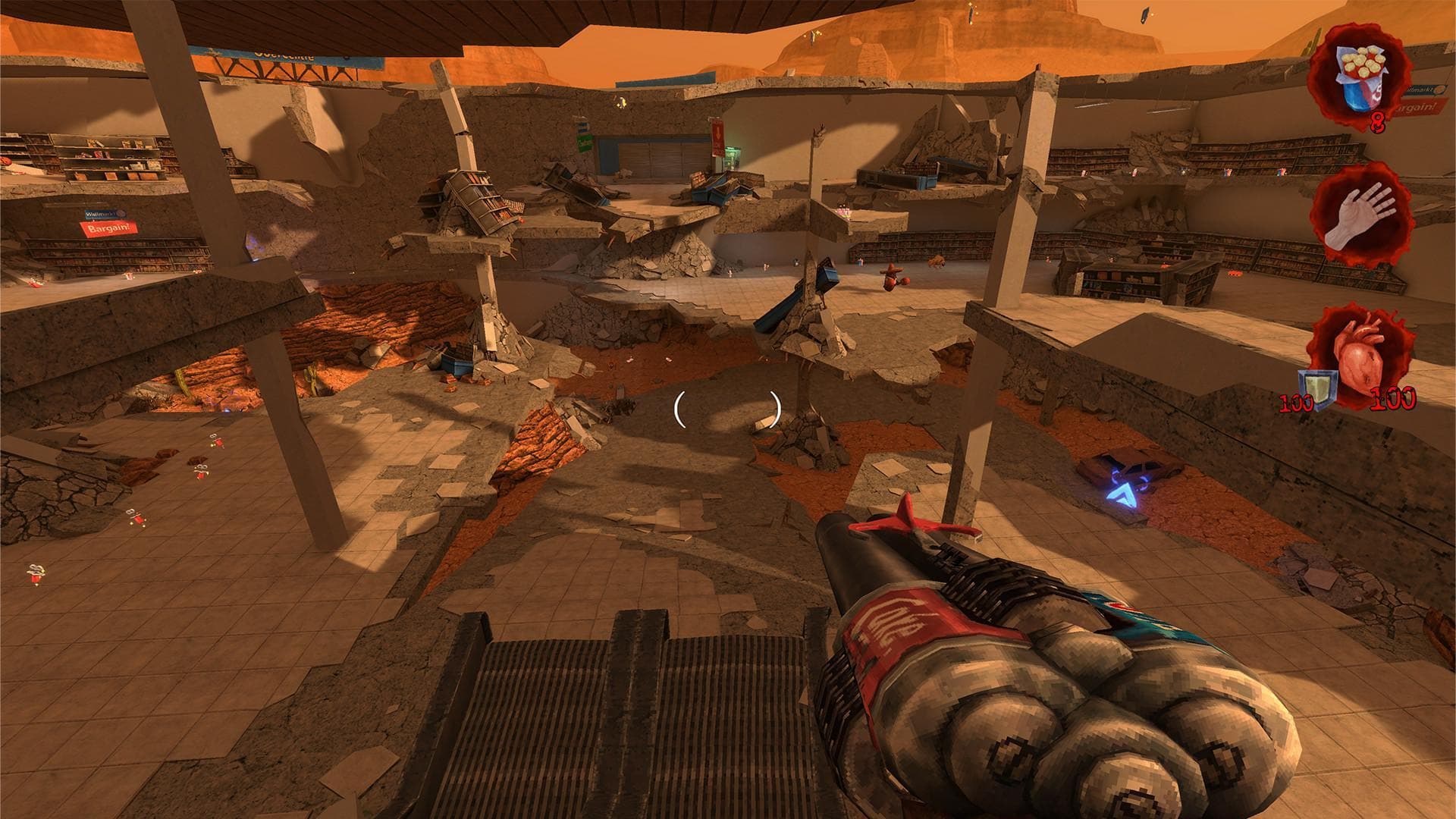Click the crosshair reticle in screen center

(726, 411)
